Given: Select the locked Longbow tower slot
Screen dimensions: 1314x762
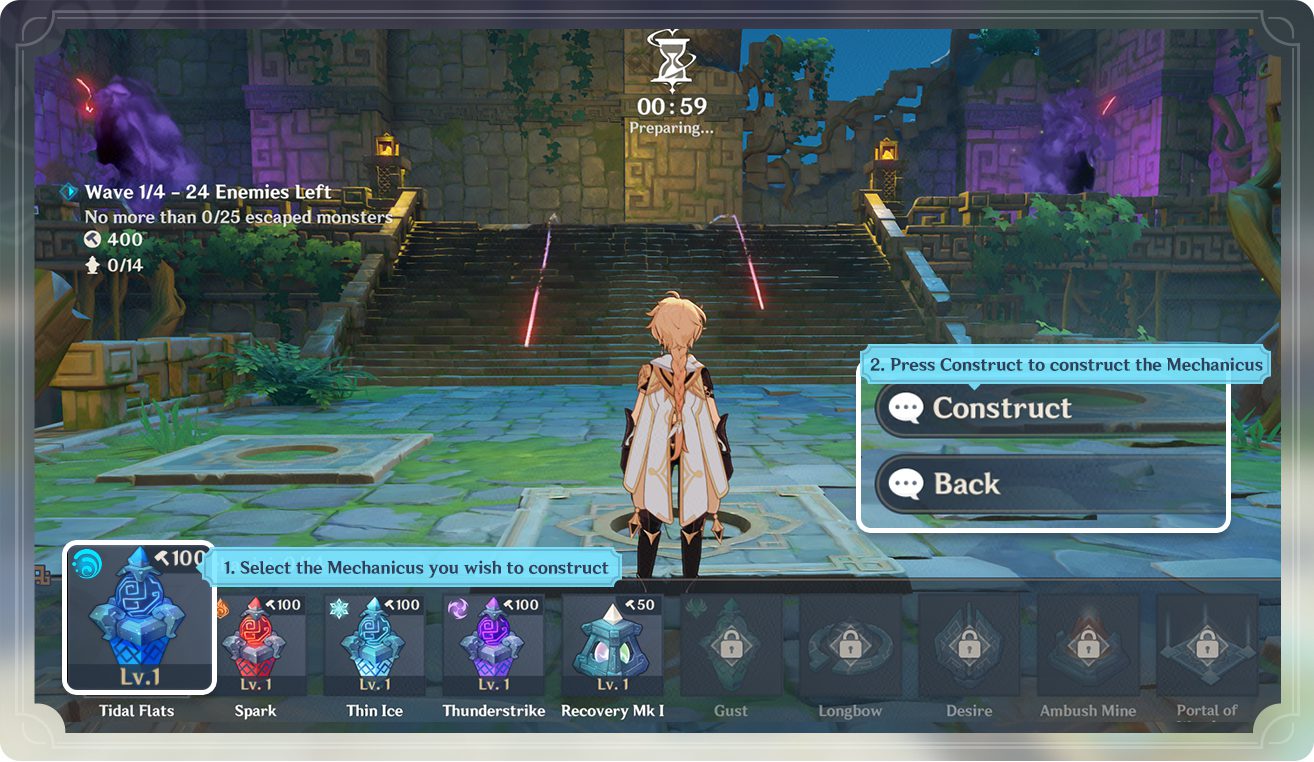Looking at the screenshot, I should click(x=850, y=645).
